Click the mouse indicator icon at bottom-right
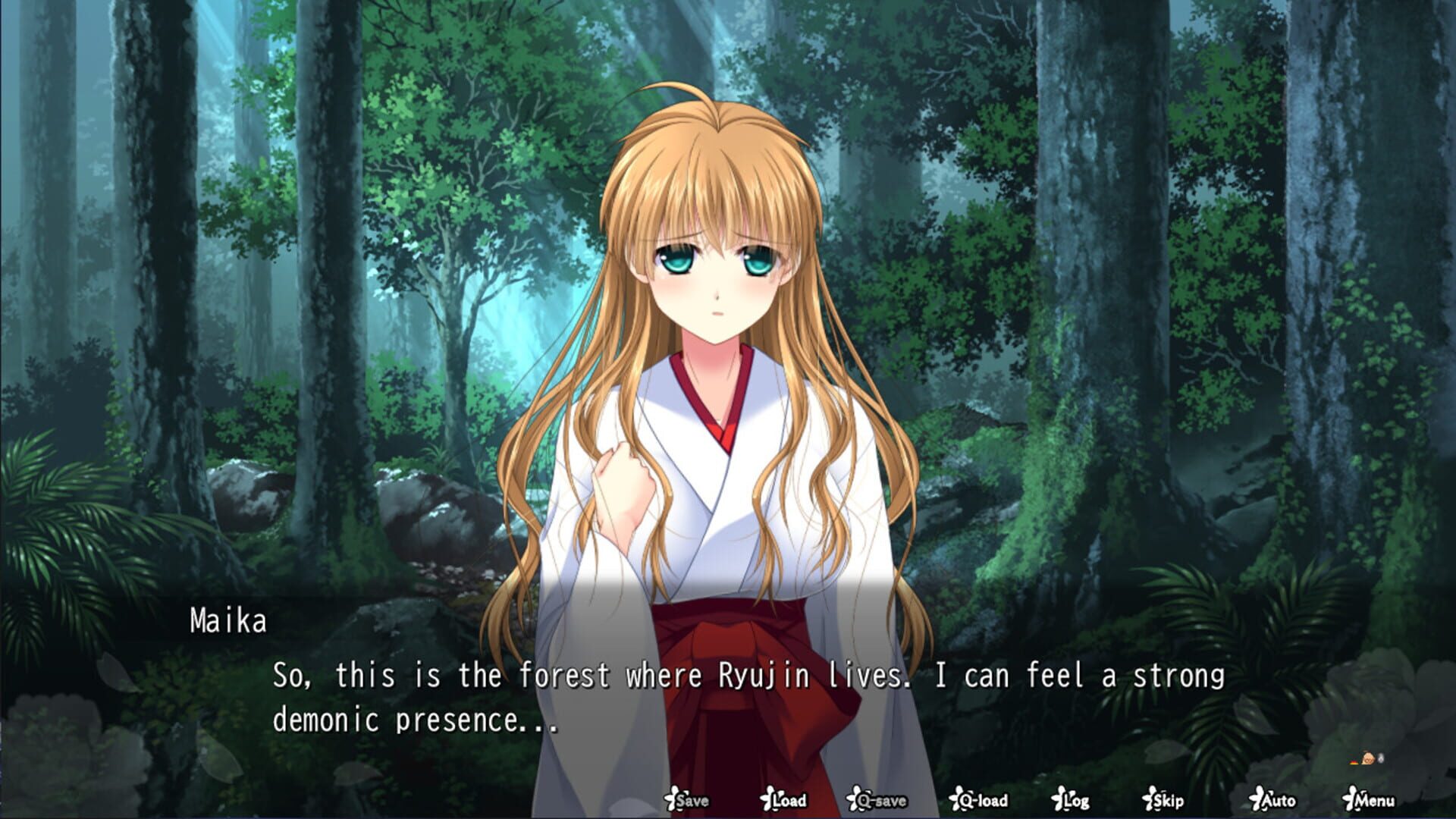The width and height of the screenshot is (1456, 819). 1381,758
